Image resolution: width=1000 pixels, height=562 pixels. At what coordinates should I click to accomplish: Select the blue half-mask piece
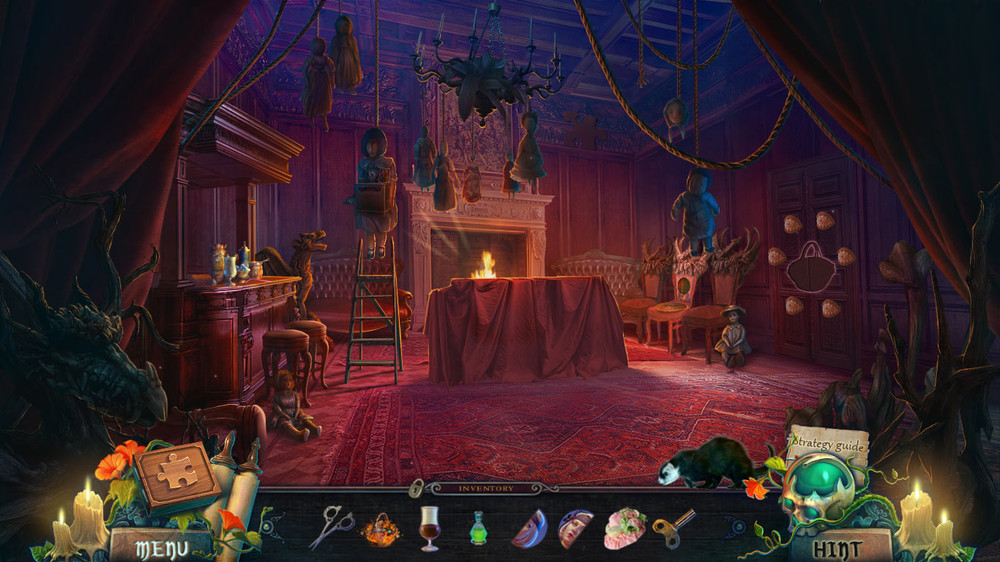point(528,528)
